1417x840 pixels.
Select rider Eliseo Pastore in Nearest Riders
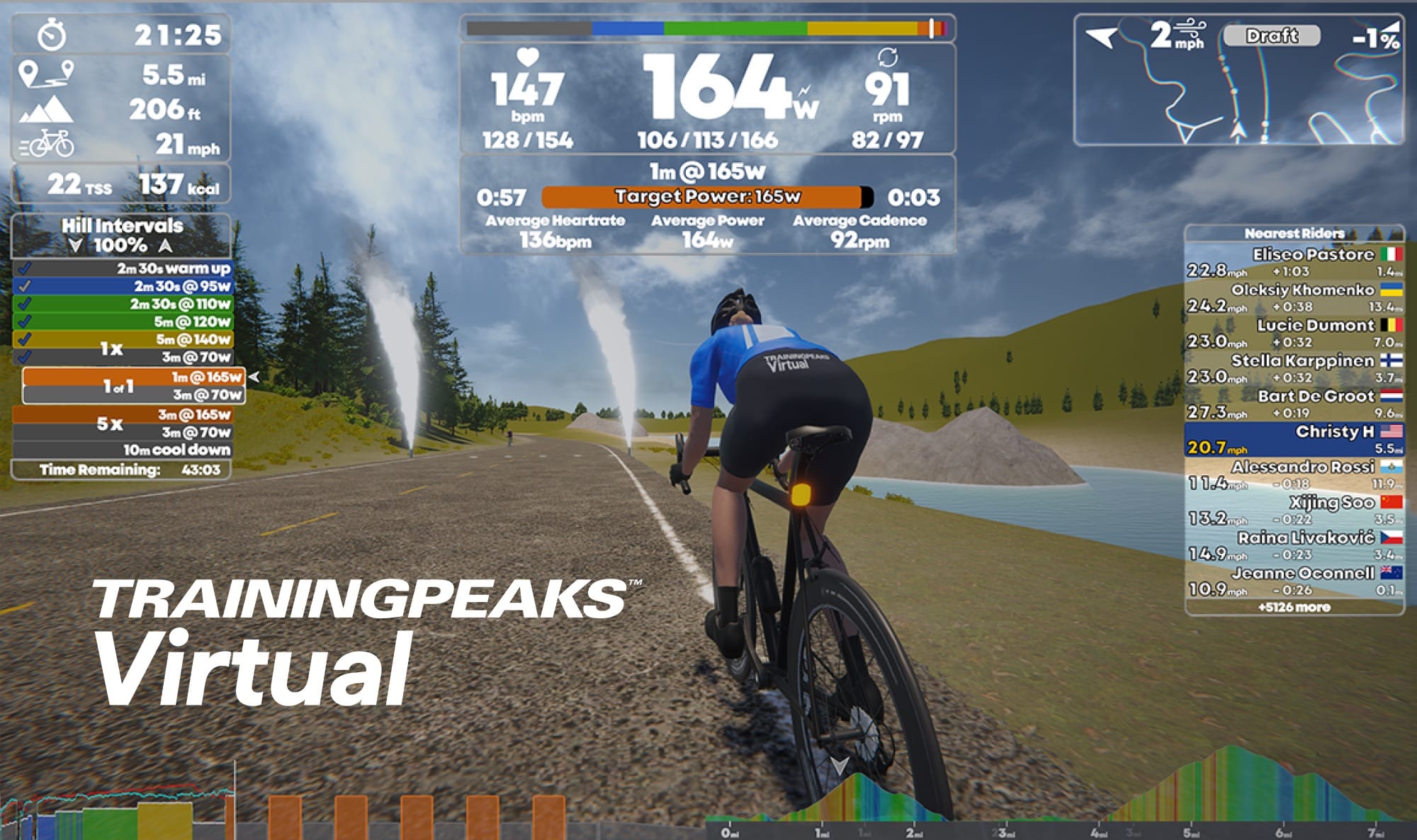tap(1294, 262)
